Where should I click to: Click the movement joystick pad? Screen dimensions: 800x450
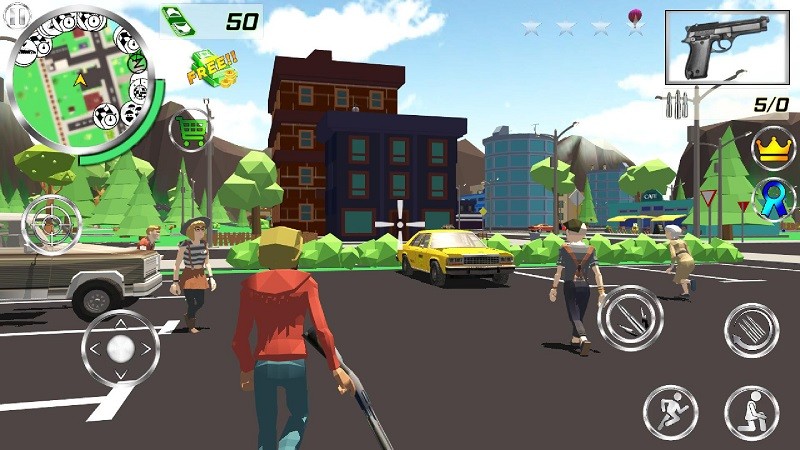tap(121, 349)
